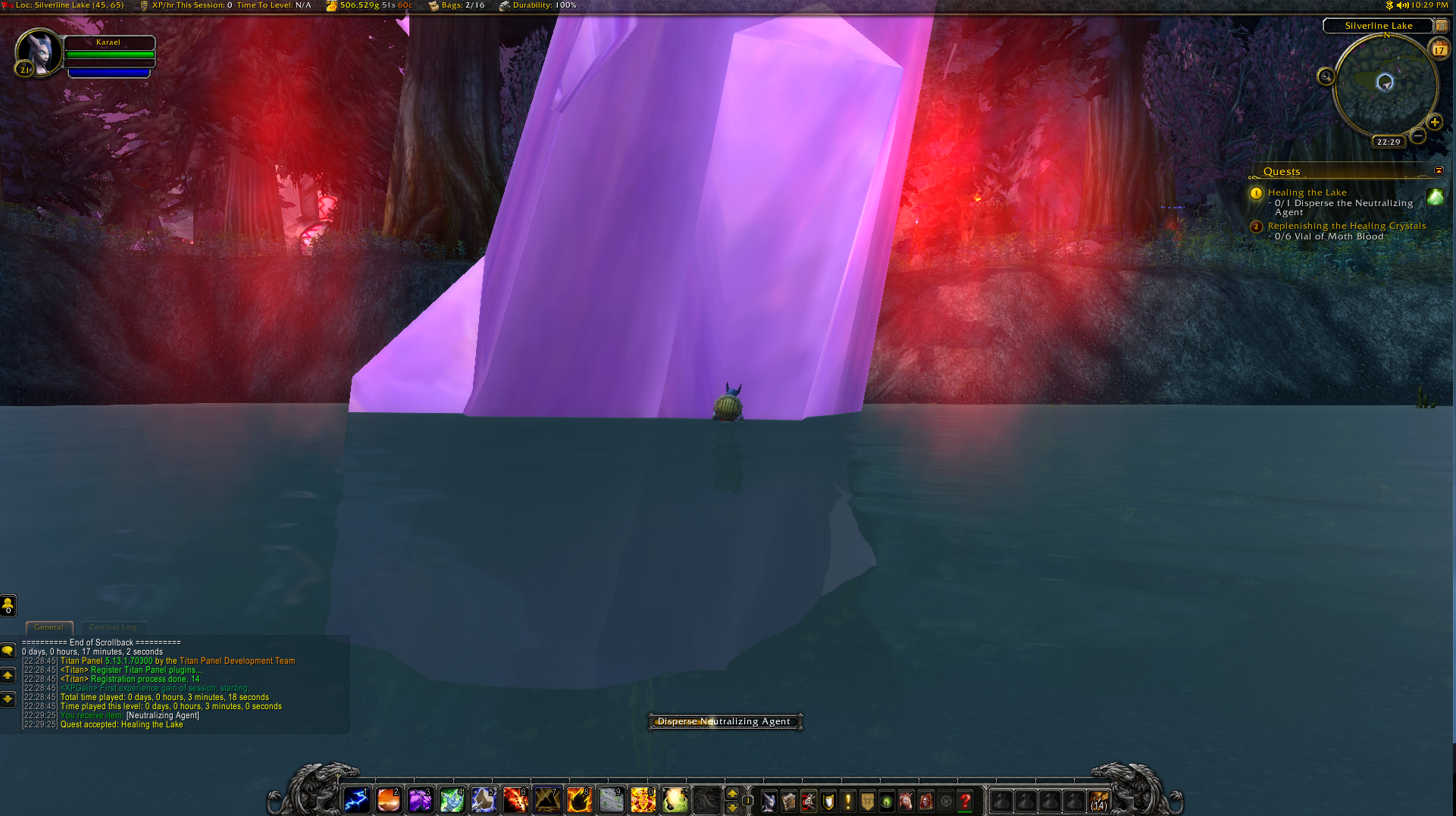Zoom in the minimap with the plus button
The width and height of the screenshot is (1456, 816).
pyautogui.click(x=1436, y=123)
